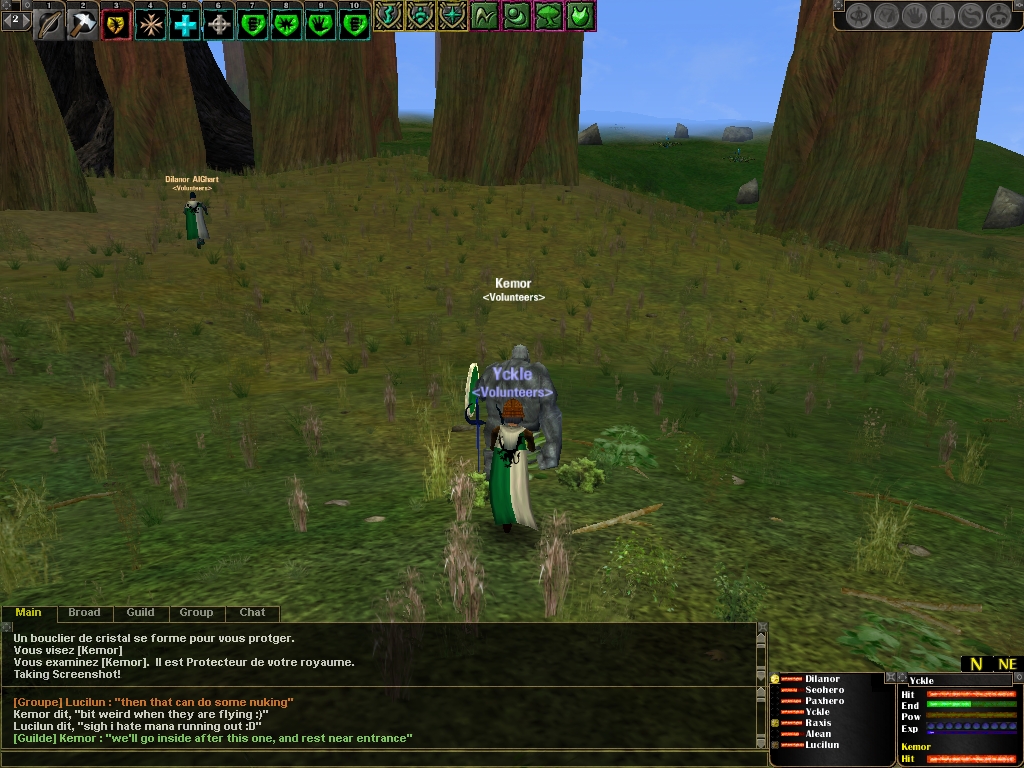The width and height of the screenshot is (1024, 768).
Task: Target Raxis in the group panel
Action: click(817, 723)
